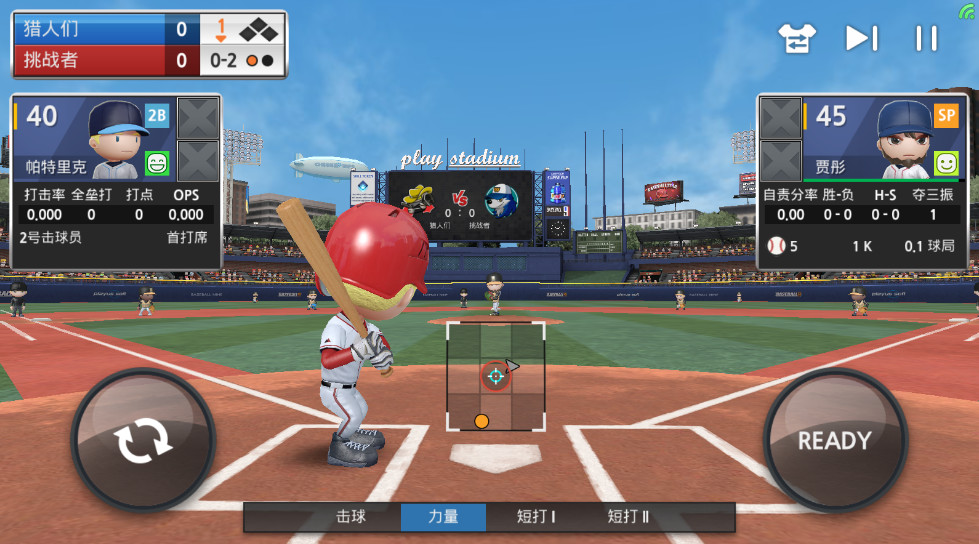Open the jersey substitution menu
979x544 pixels.
(798, 38)
